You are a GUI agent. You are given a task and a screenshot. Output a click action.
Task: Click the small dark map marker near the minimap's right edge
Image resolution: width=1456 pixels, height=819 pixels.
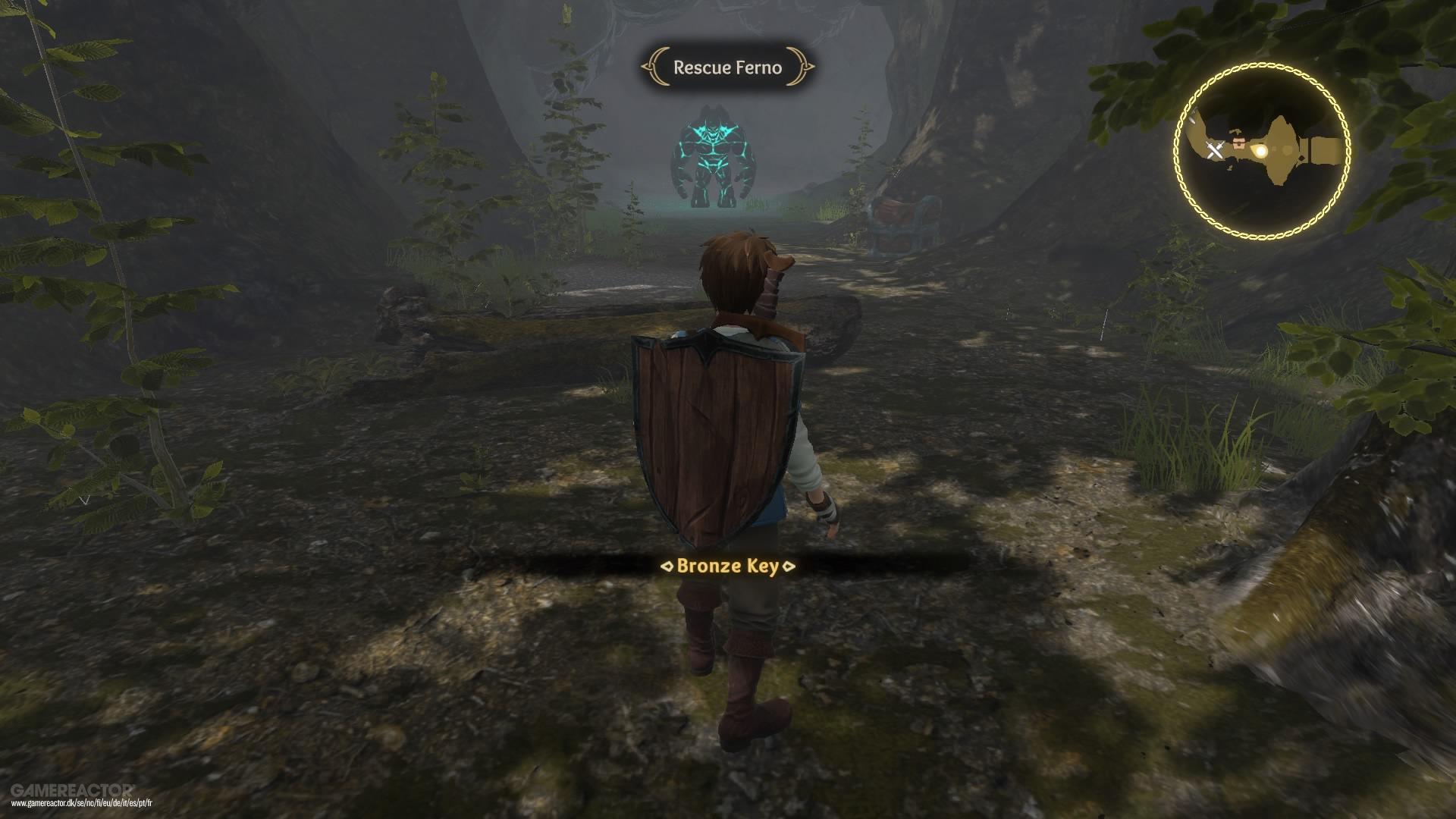click(x=1301, y=158)
